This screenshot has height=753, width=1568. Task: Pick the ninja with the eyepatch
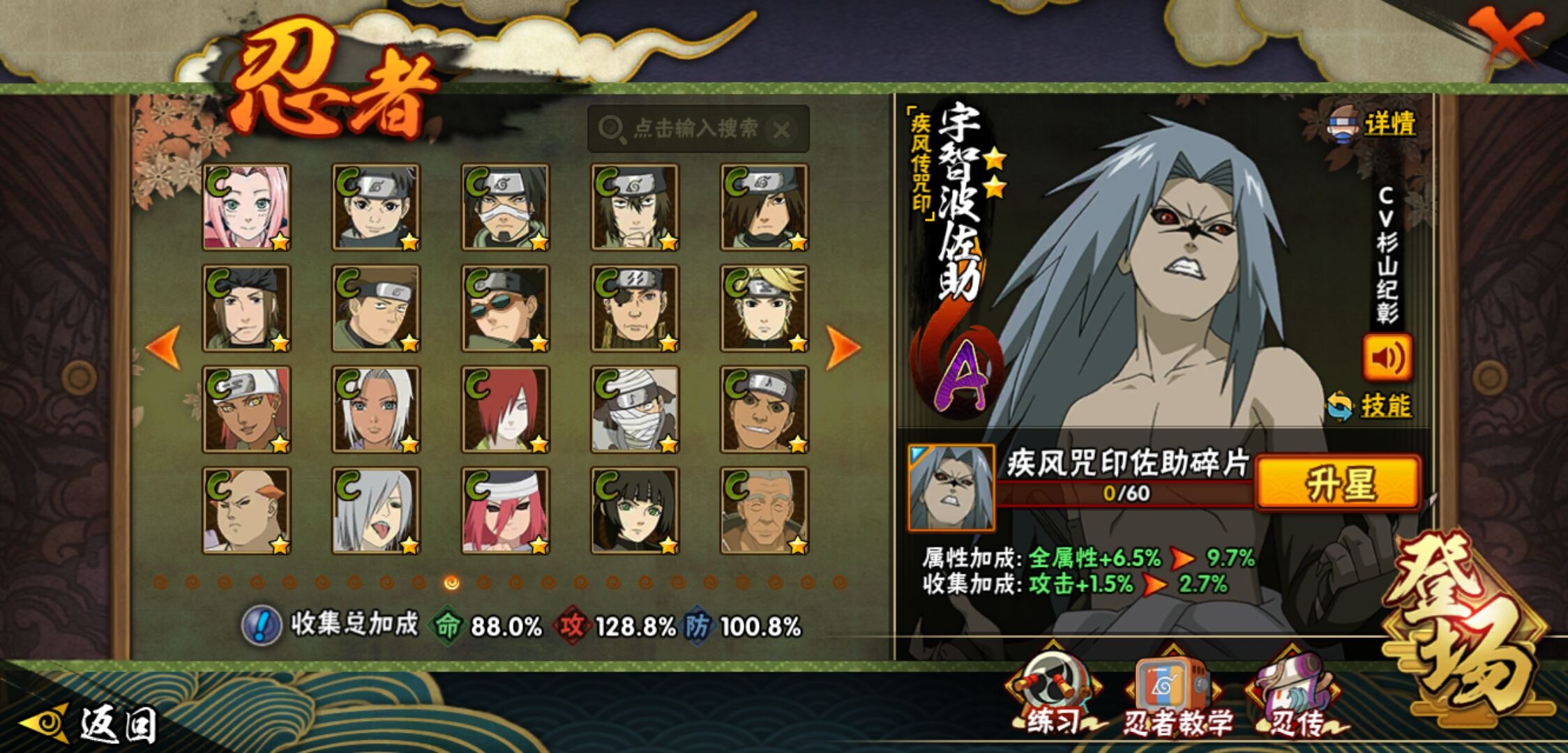click(x=635, y=308)
